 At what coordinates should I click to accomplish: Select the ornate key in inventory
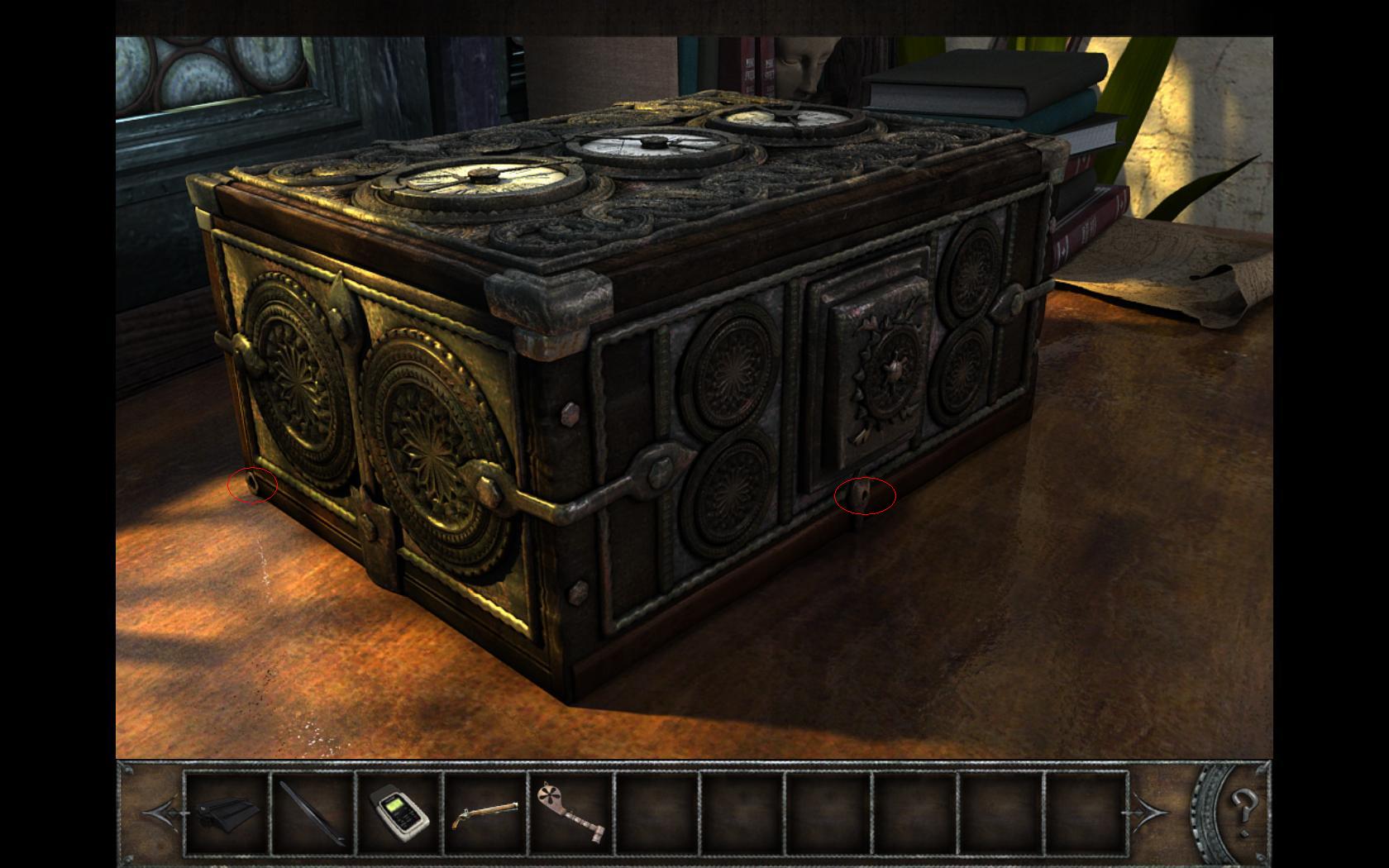pyautogui.click(x=571, y=813)
